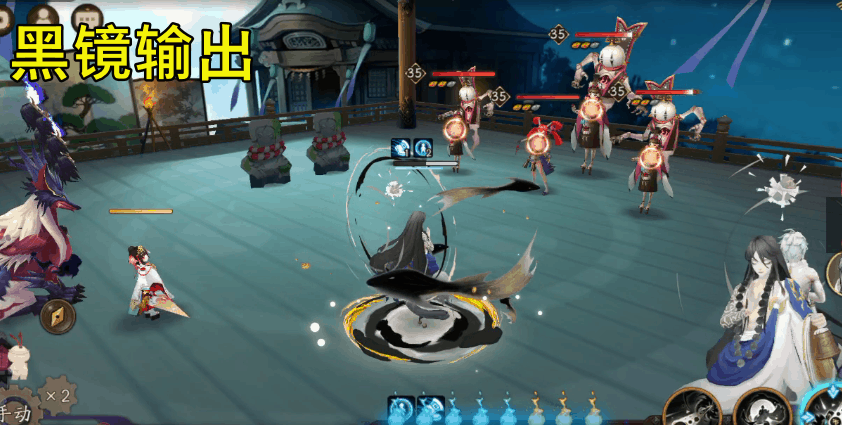This screenshot has height=425, width=842.
Task: Change the ×2 battle speed gear
Action: tap(56, 395)
